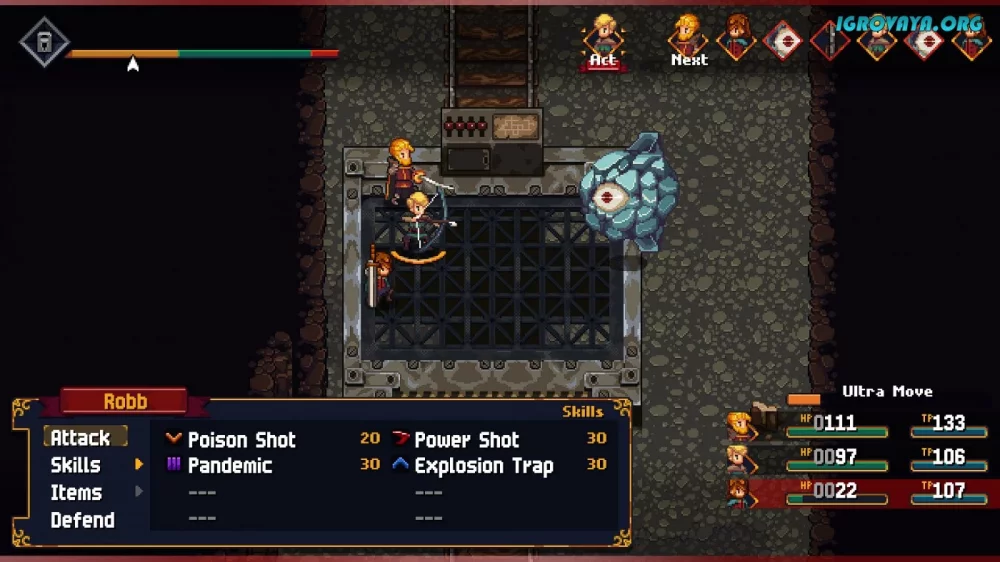Click the Next turn-order portrait

point(688,36)
